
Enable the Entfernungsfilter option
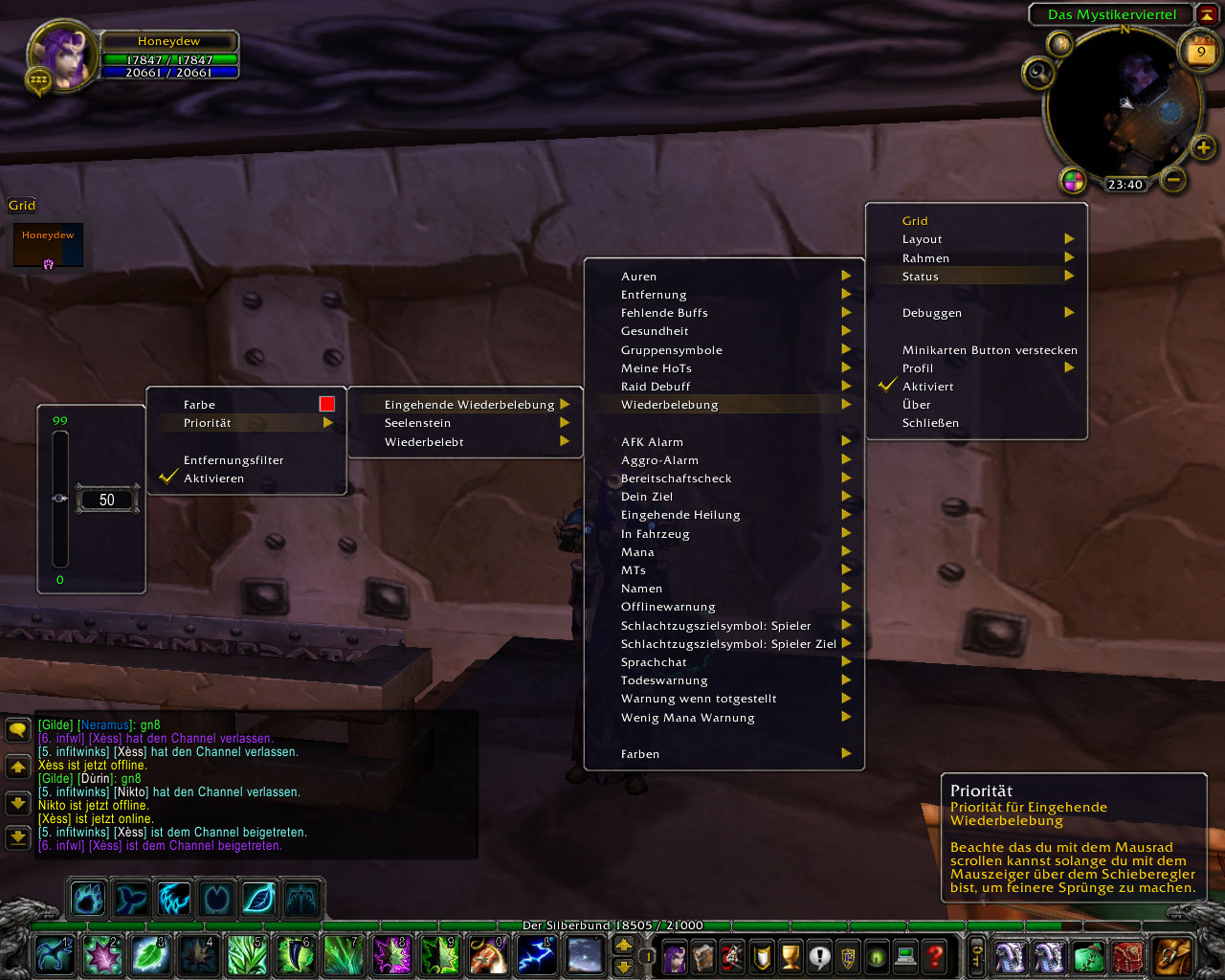coord(234,460)
